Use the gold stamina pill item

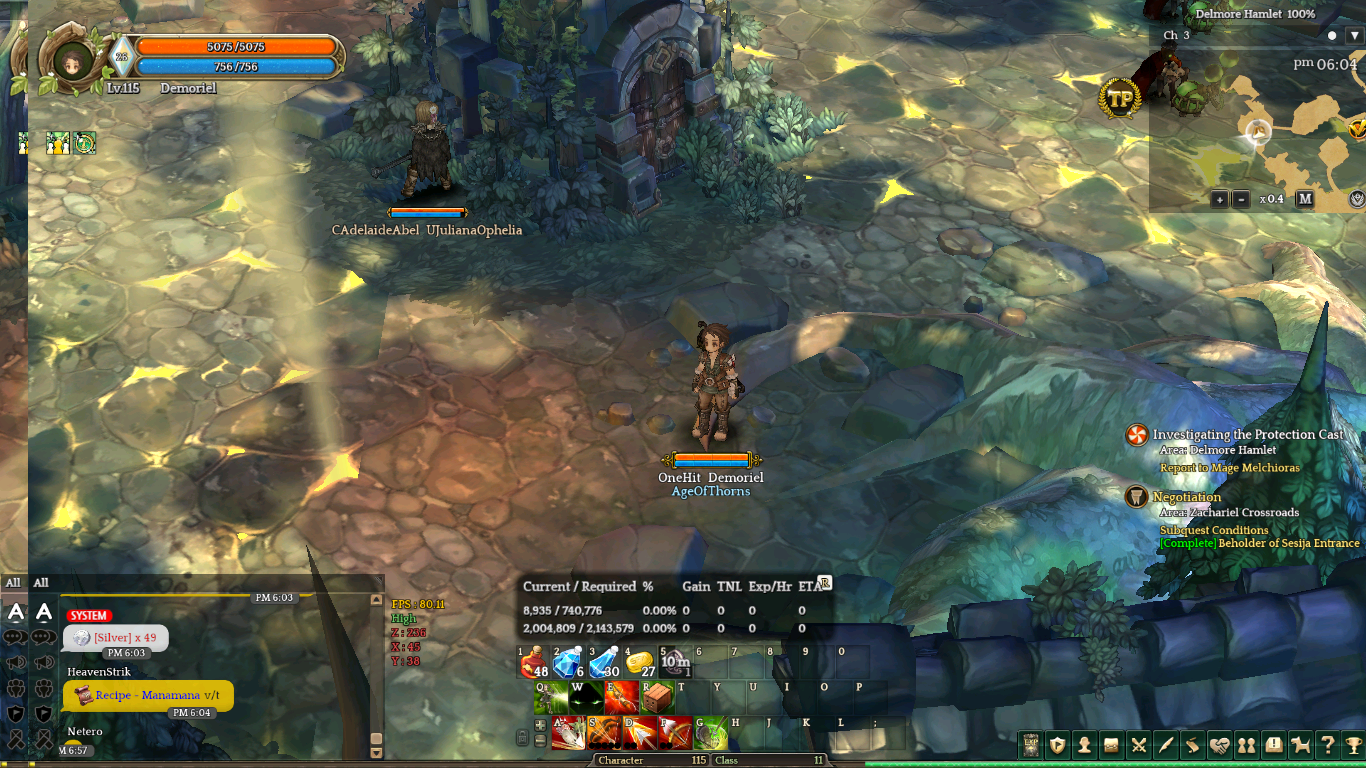coord(638,662)
